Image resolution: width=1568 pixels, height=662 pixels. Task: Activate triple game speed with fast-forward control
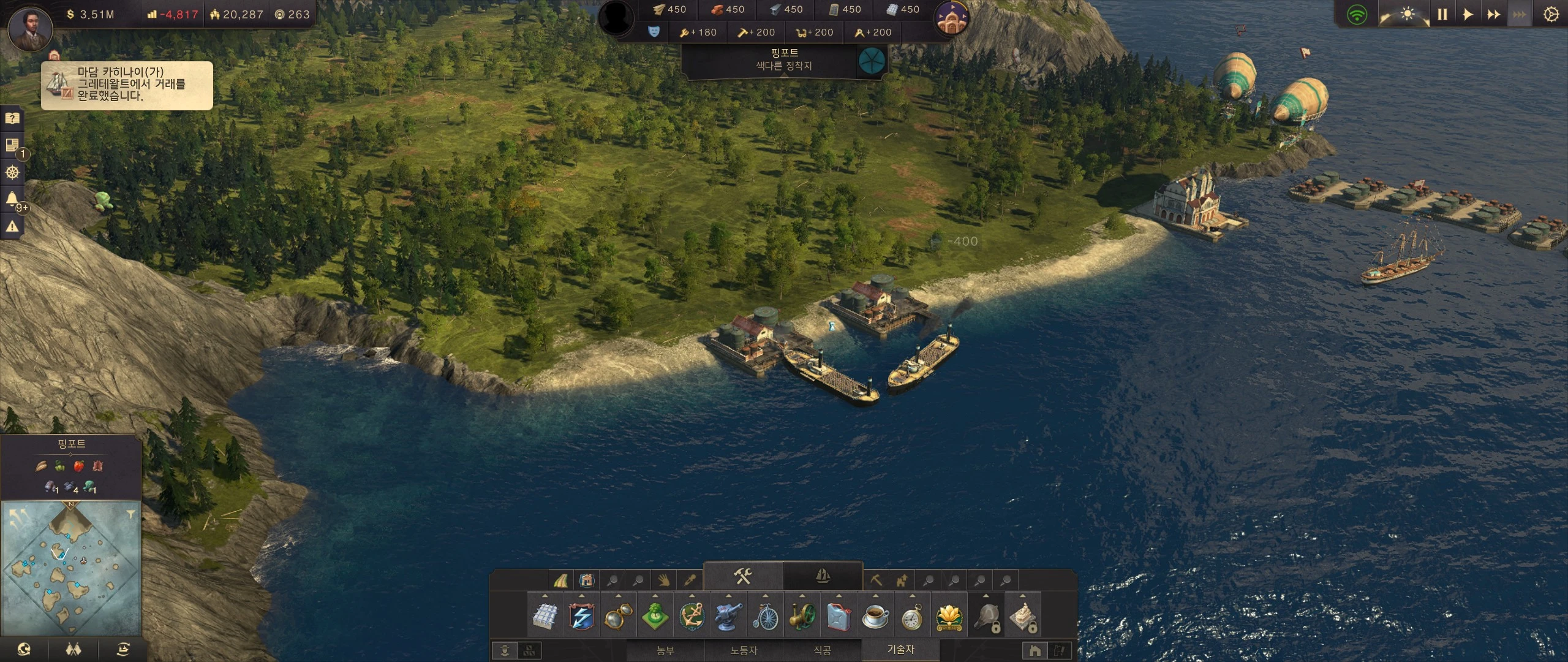1521,13
